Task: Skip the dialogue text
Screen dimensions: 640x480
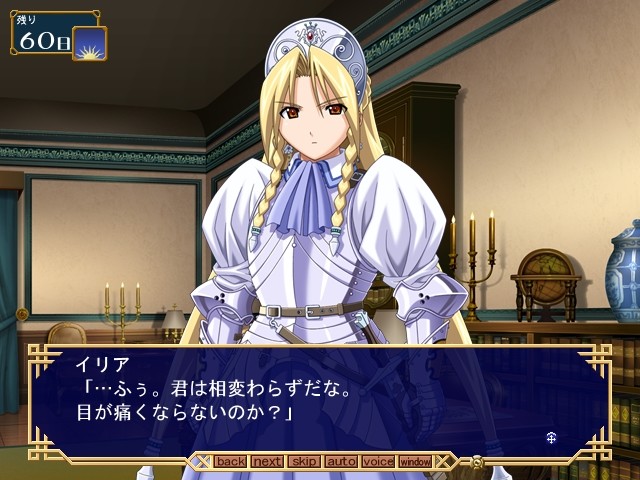Action: (304, 462)
